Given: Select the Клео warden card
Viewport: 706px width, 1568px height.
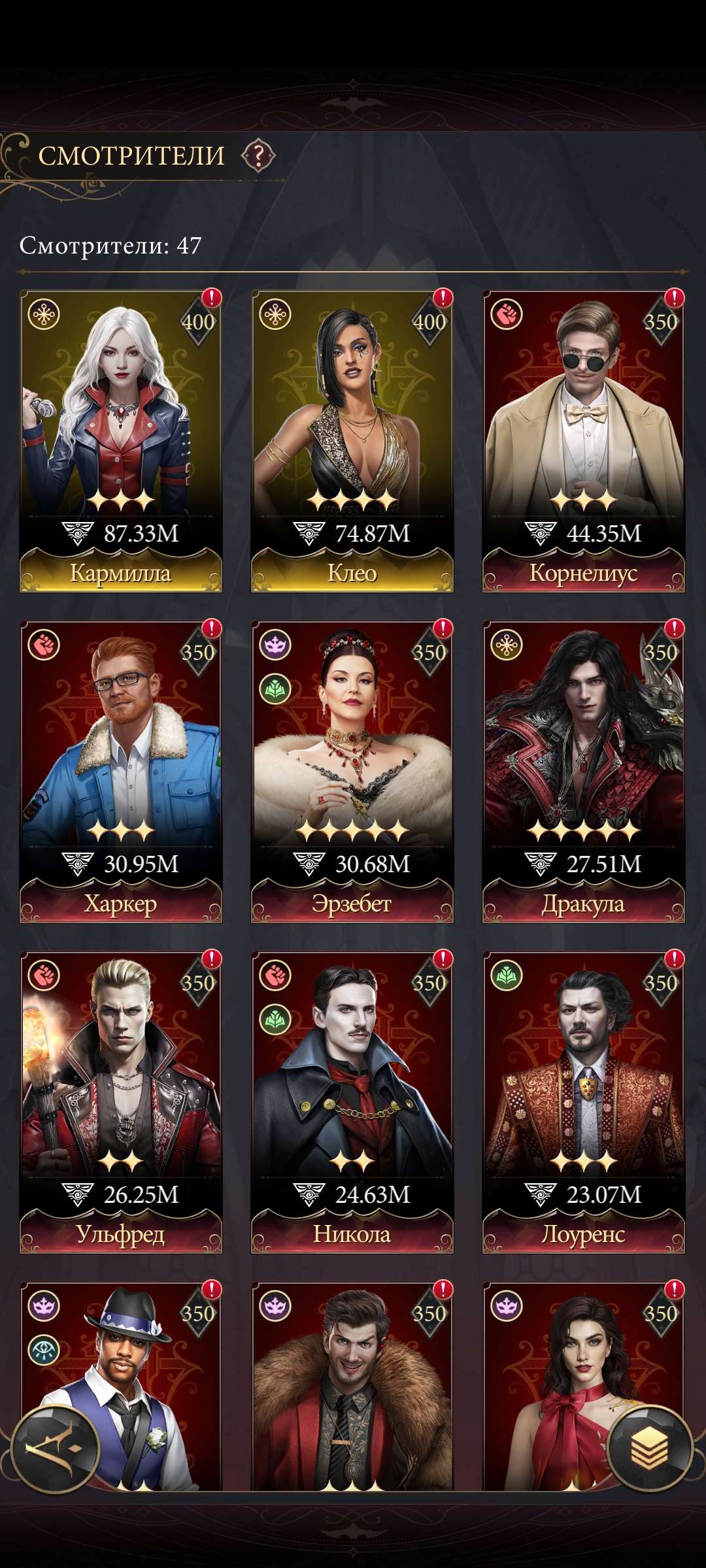Looking at the screenshot, I should pos(352,441).
